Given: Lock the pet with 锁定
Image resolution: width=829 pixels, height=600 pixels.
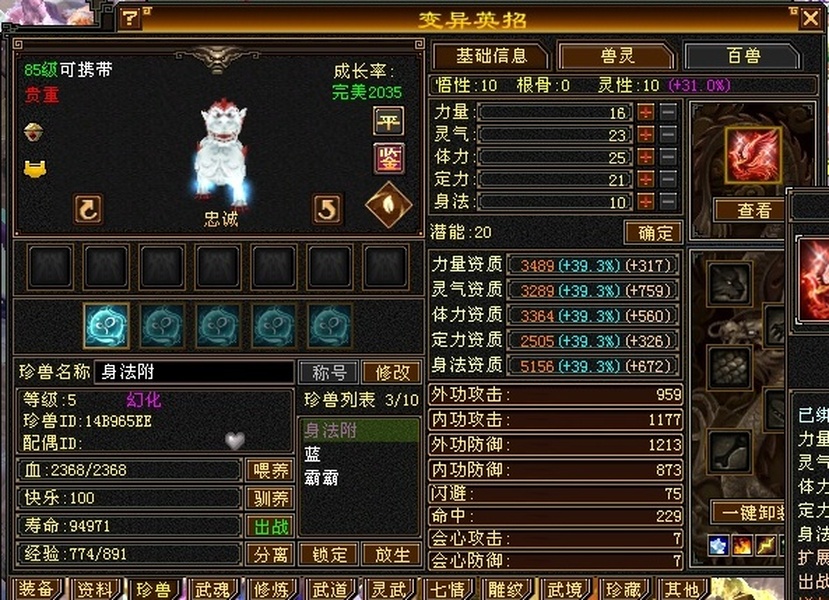Looking at the screenshot, I should point(329,554).
